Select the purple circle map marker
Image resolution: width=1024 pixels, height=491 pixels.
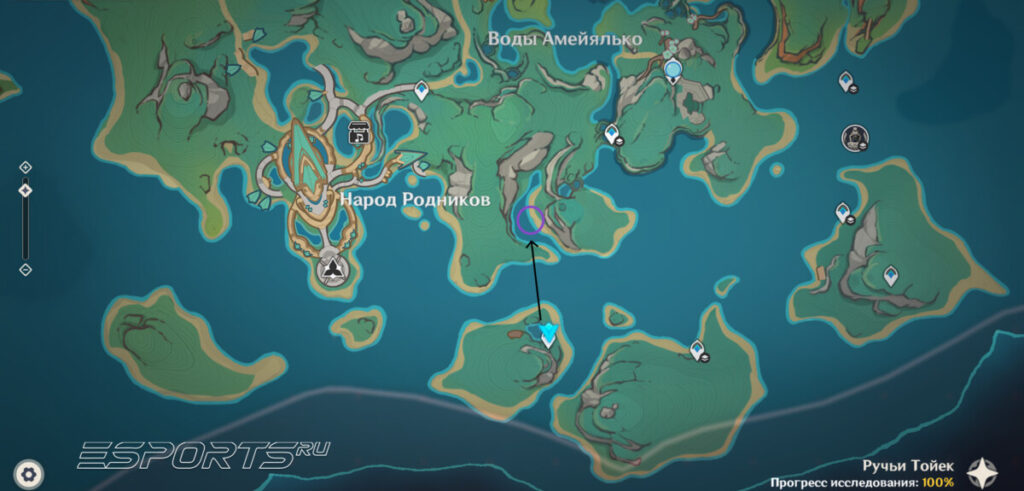[530, 220]
